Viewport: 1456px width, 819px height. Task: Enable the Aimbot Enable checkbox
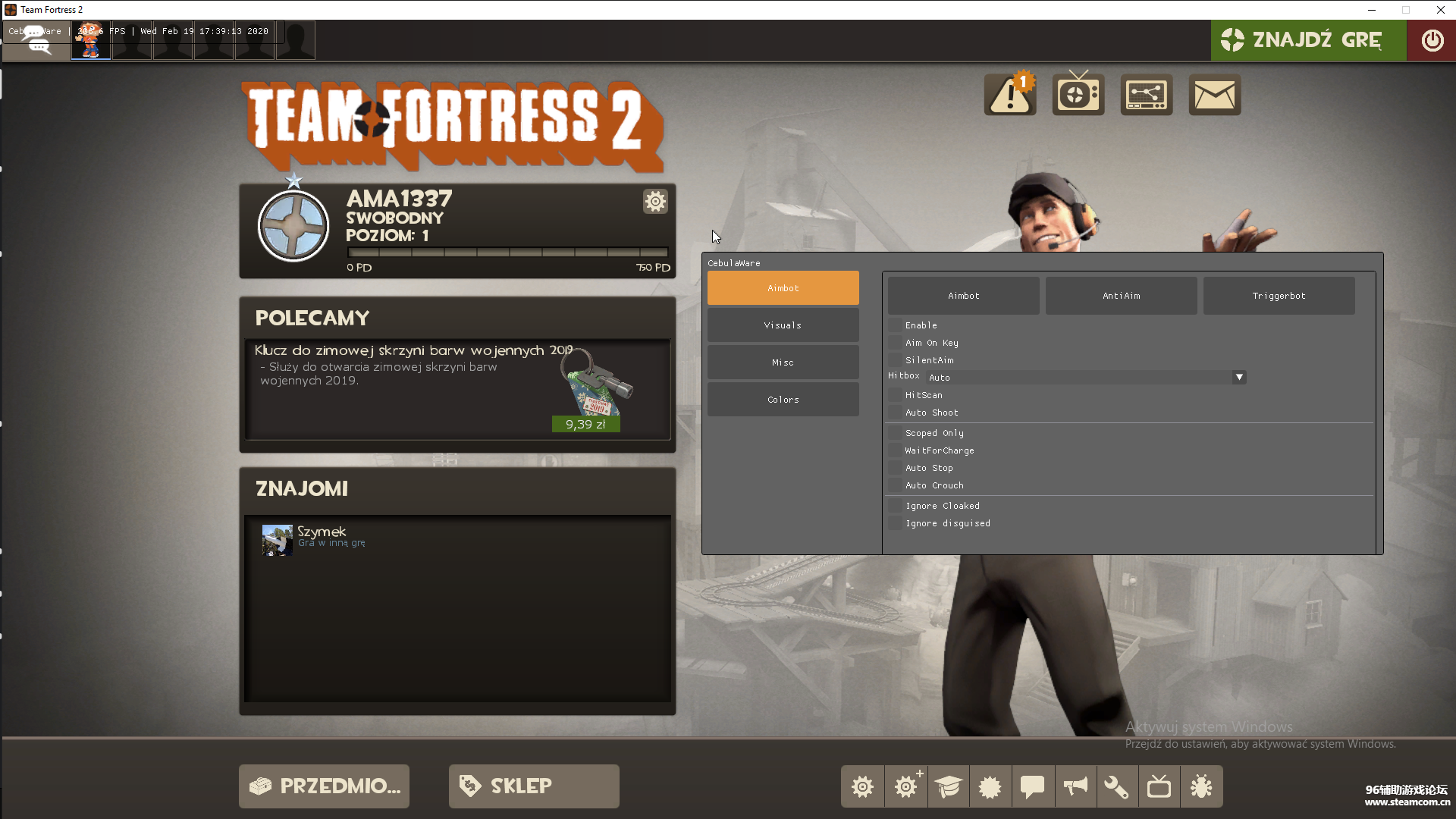pos(896,325)
